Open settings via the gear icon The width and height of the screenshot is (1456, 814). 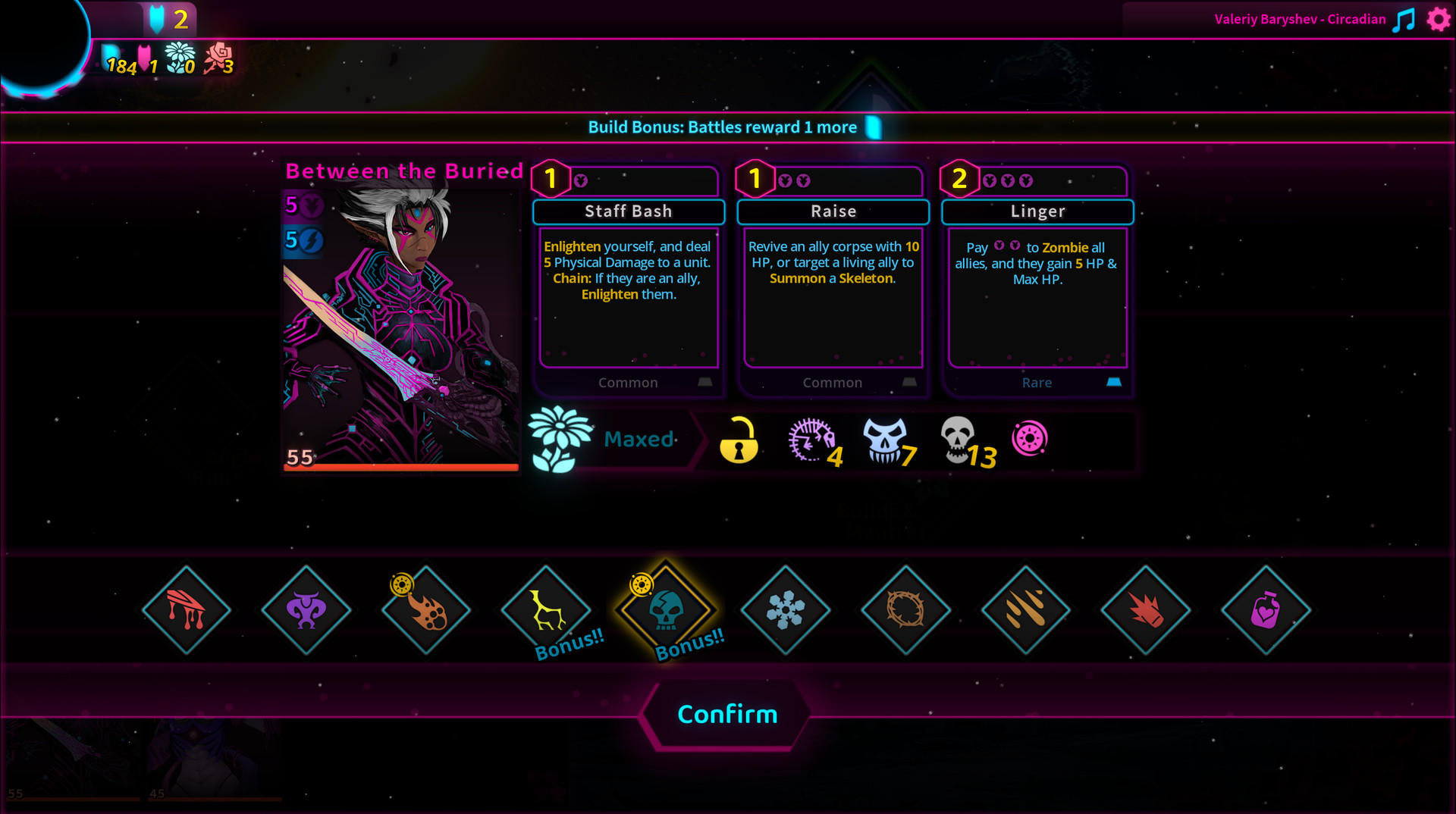(1438, 19)
